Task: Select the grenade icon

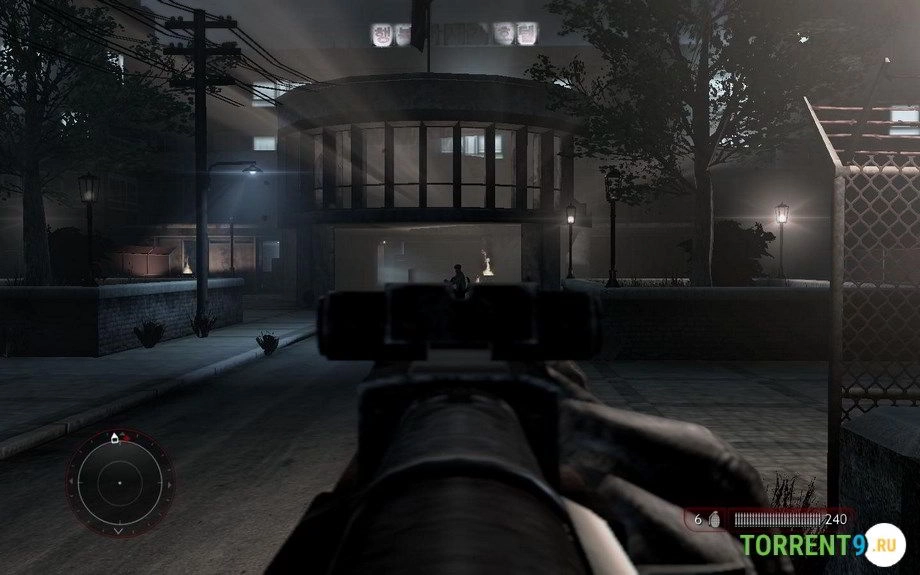Action: (713, 520)
